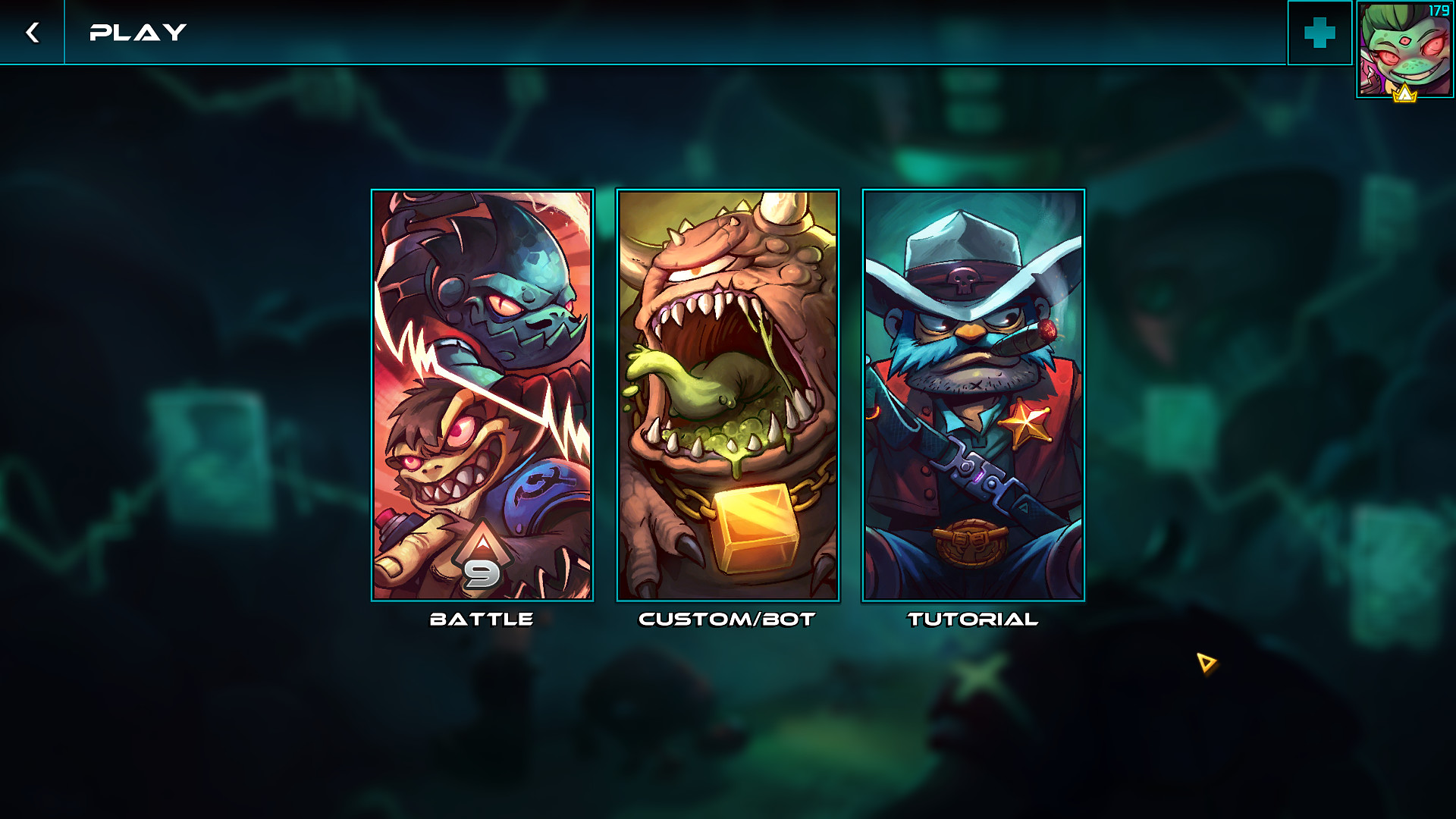Click the back chevron next to the PLAY header
This screenshot has height=819, width=1456.
pos(32,33)
